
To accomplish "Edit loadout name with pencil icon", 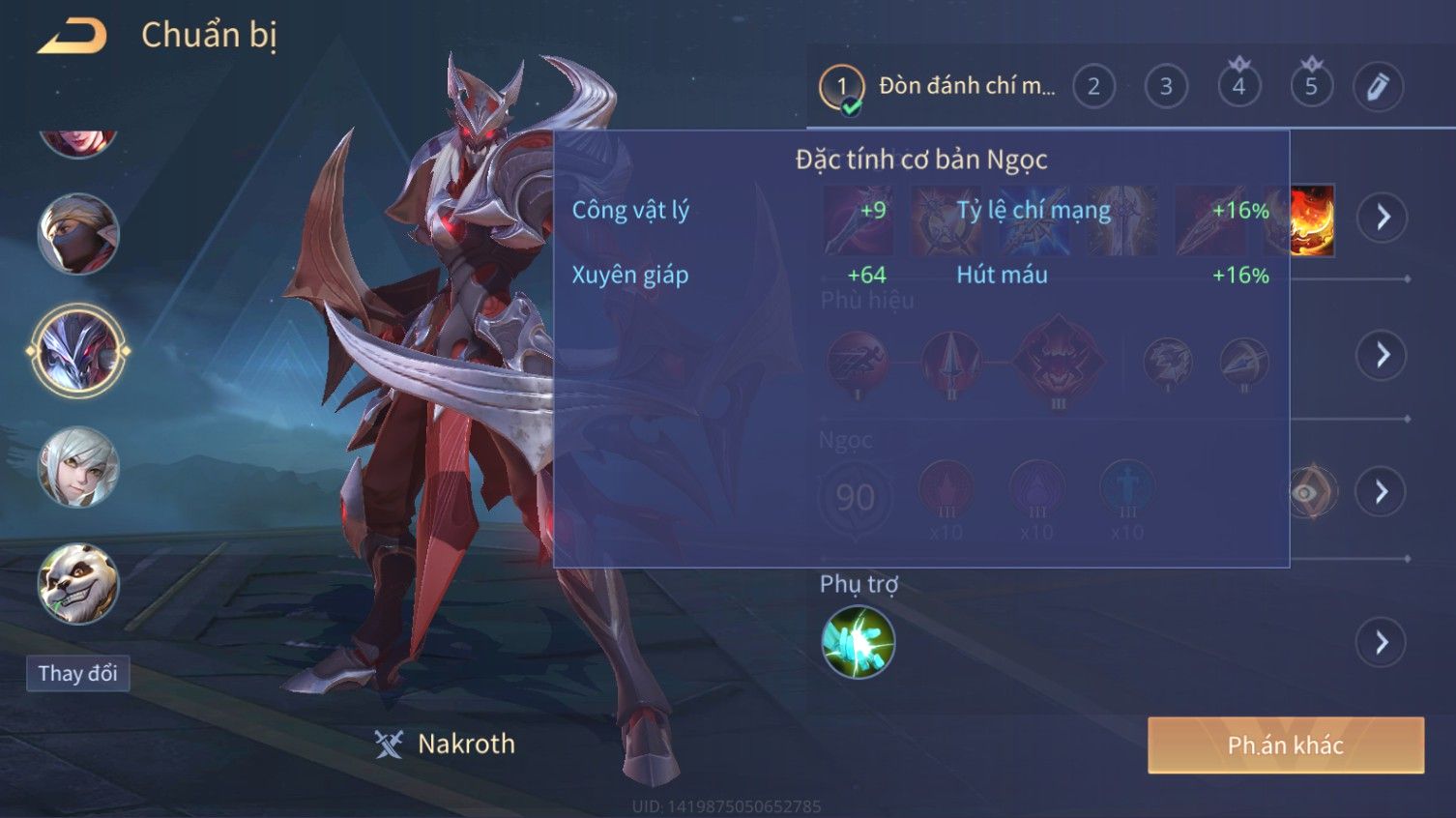I will [1378, 87].
